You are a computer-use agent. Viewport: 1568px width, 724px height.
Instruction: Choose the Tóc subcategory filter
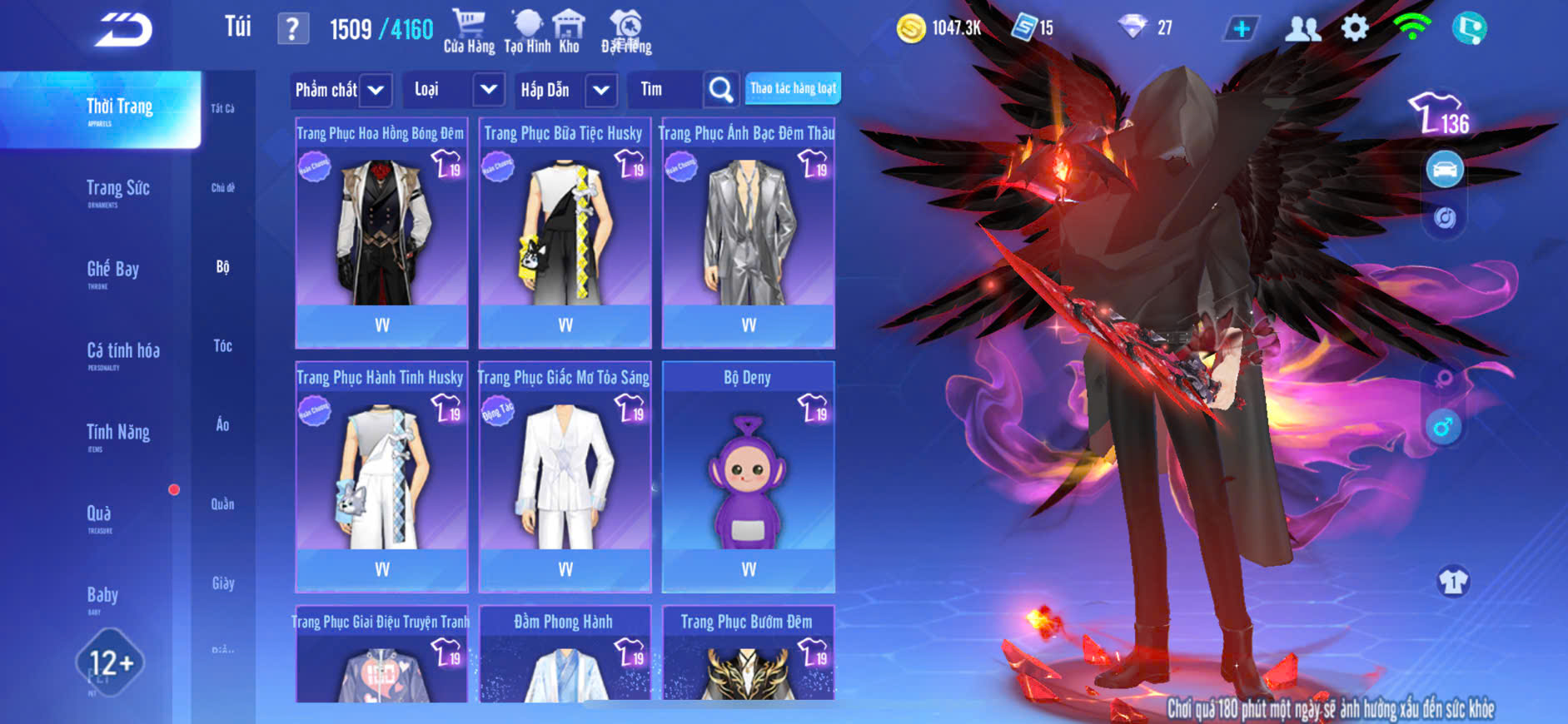click(222, 346)
